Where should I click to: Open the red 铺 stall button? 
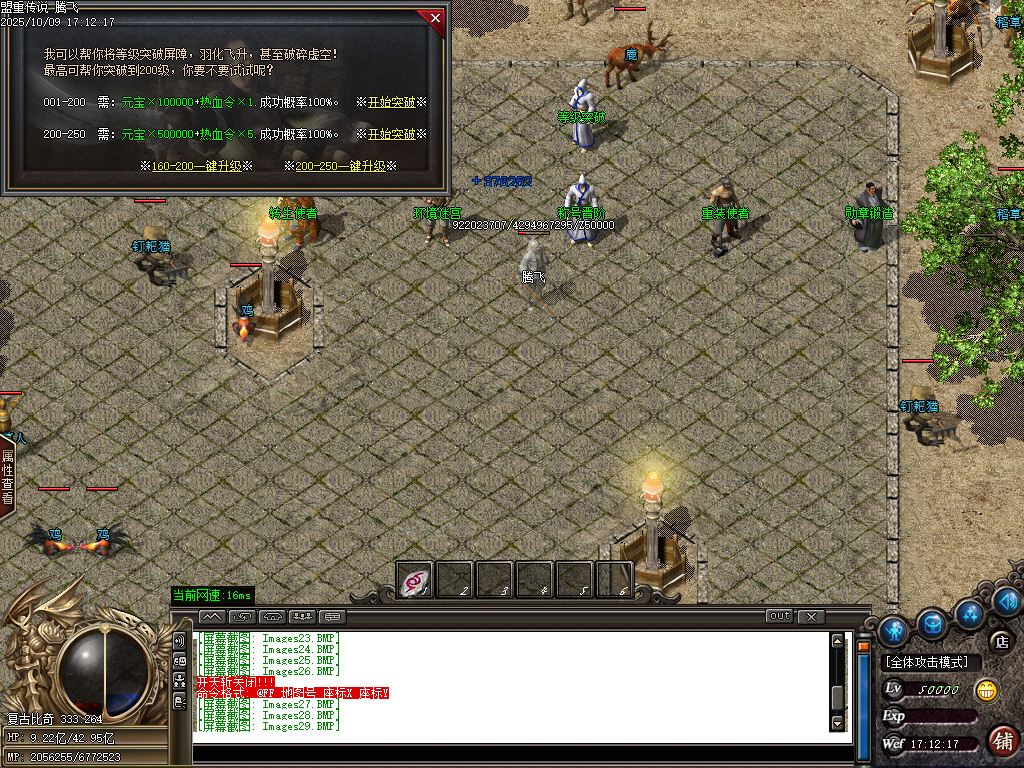(x=1003, y=741)
